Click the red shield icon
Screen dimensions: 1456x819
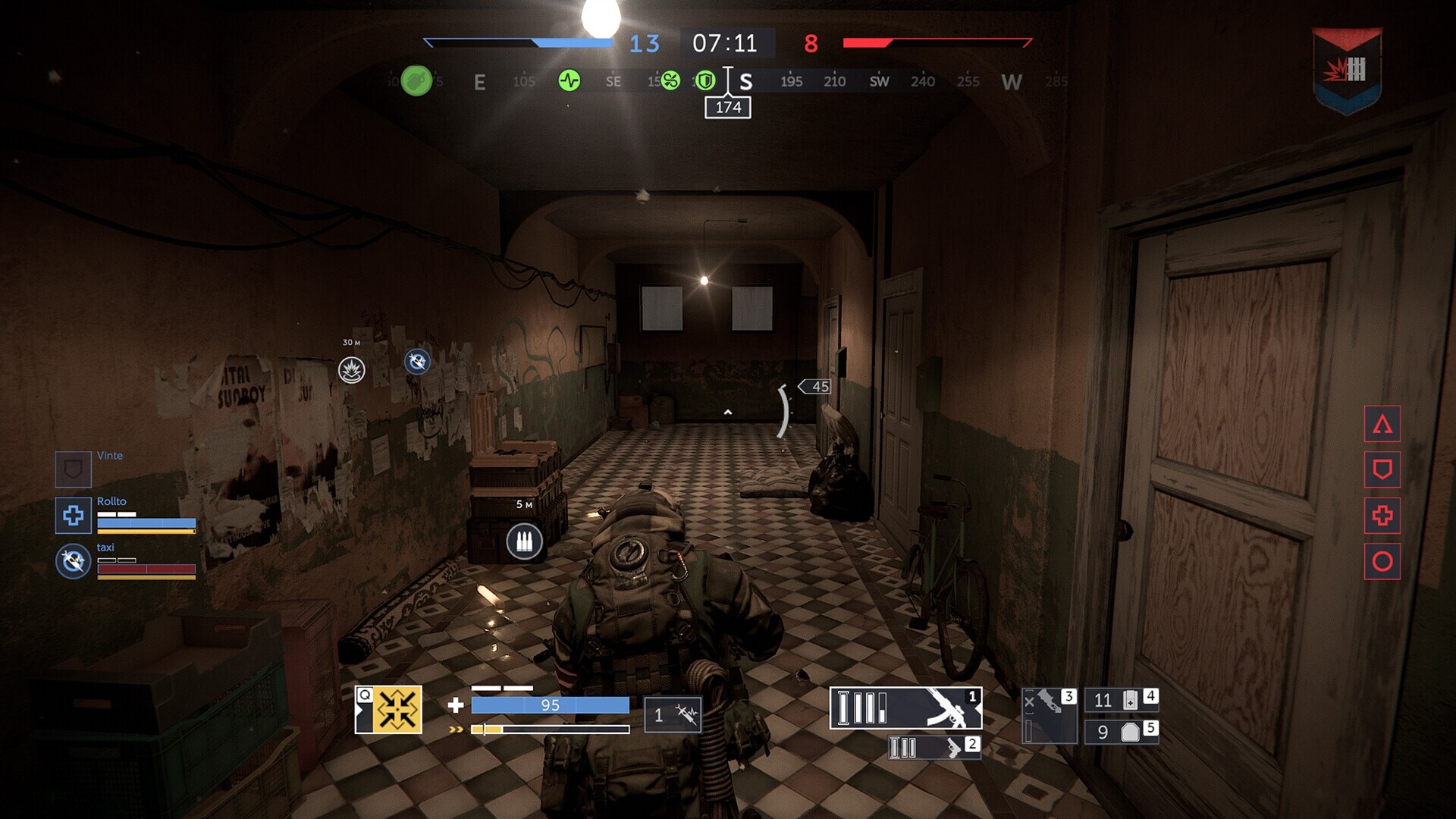[1382, 470]
